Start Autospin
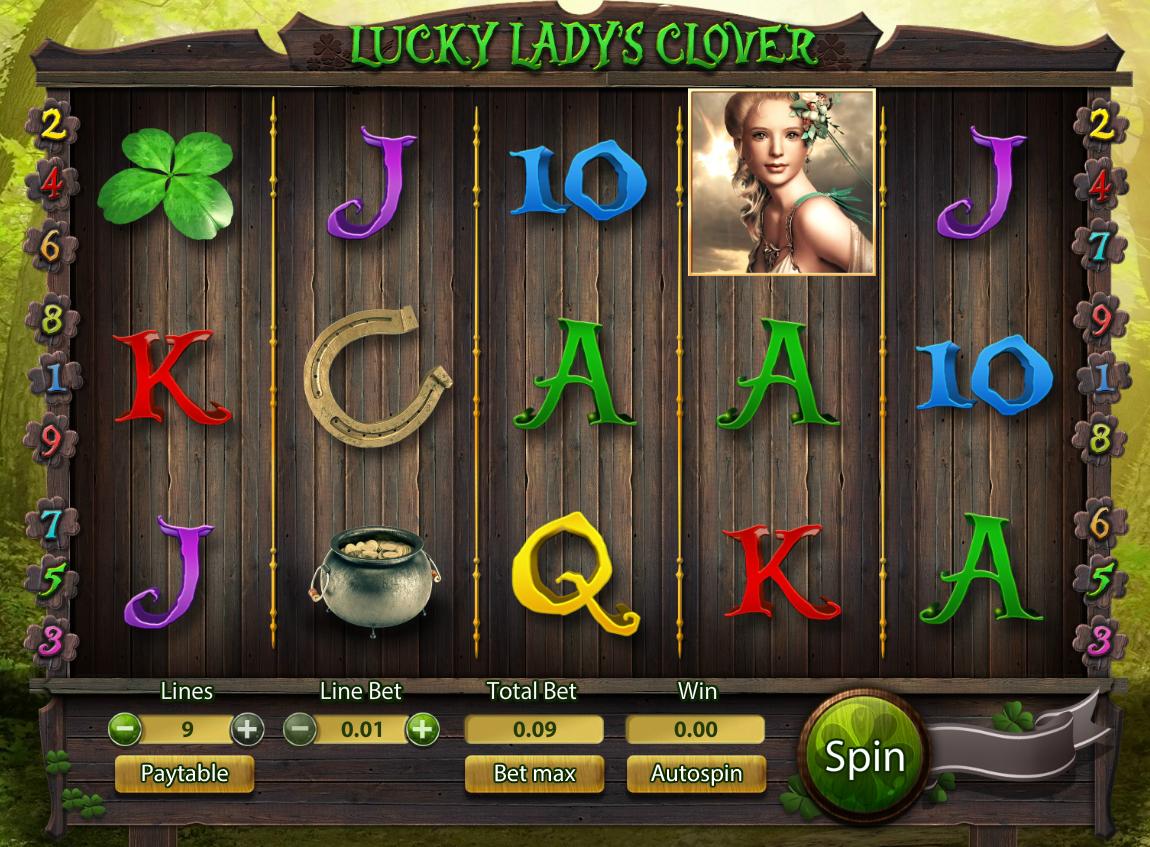The height and width of the screenshot is (847, 1150). [x=696, y=774]
